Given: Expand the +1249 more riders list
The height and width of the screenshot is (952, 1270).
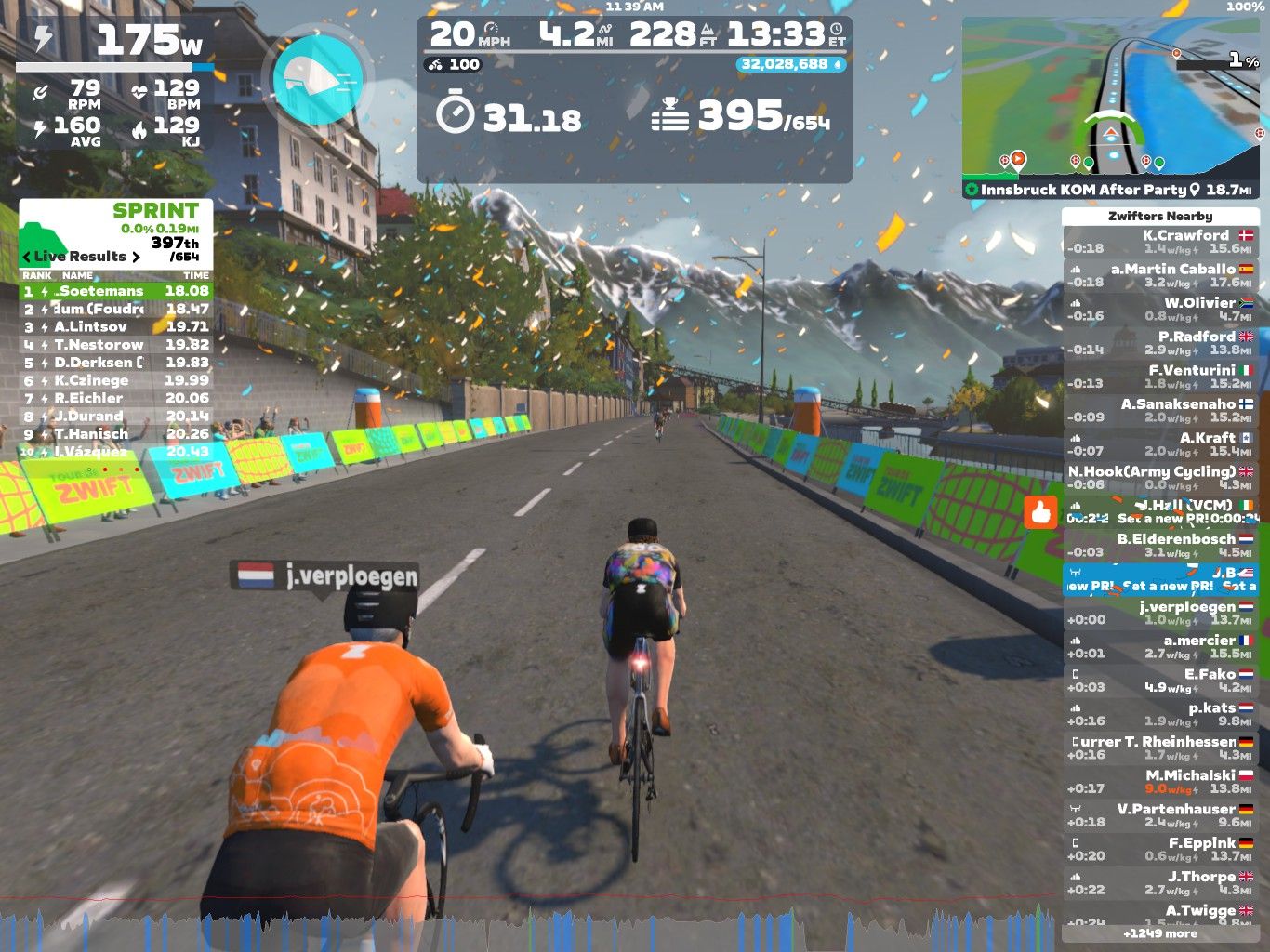Looking at the screenshot, I should pos(1159,933).
